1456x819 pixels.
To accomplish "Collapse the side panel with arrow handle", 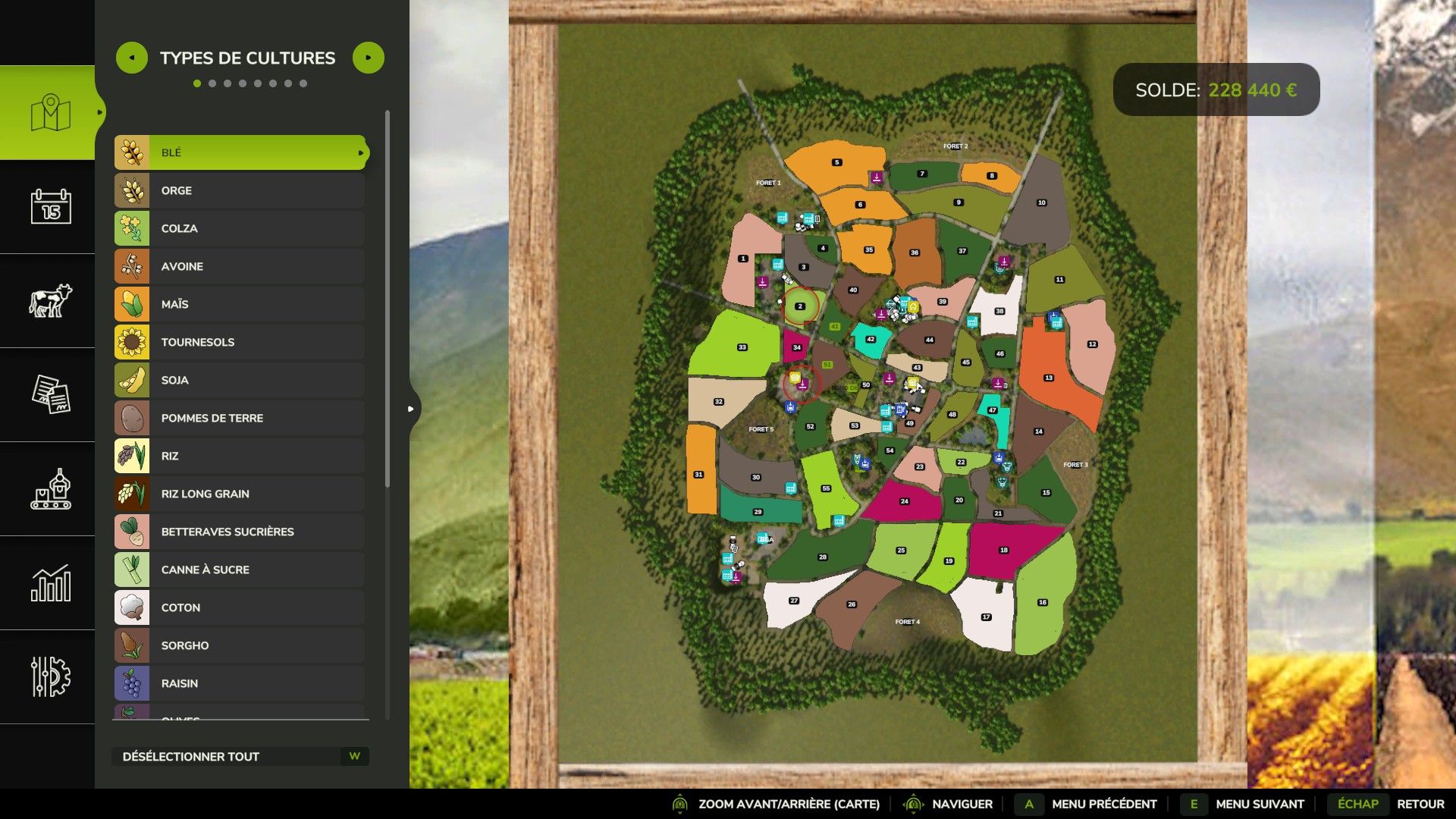I will 411,409.
